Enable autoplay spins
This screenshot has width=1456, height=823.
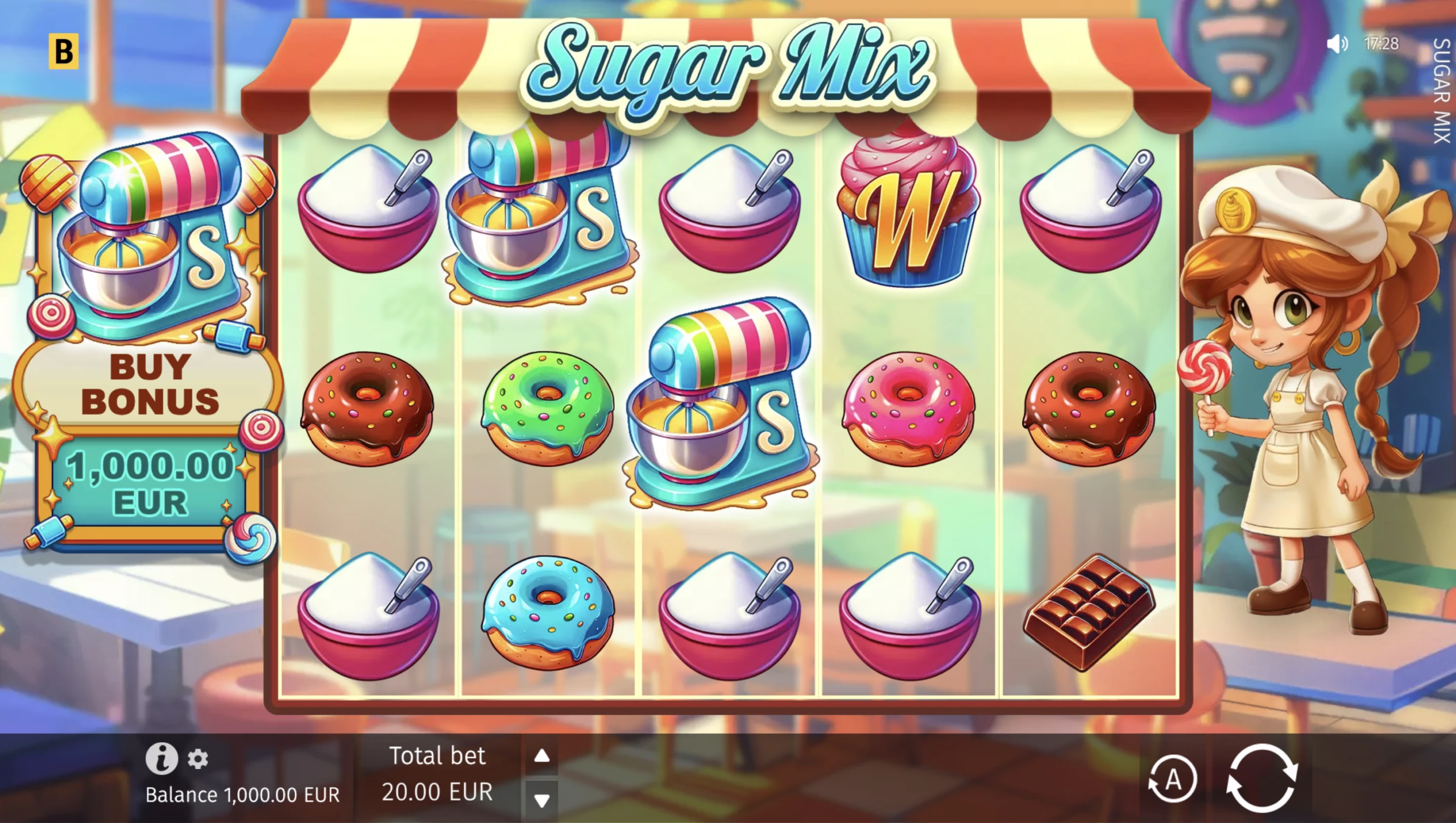coord(1172,779)
